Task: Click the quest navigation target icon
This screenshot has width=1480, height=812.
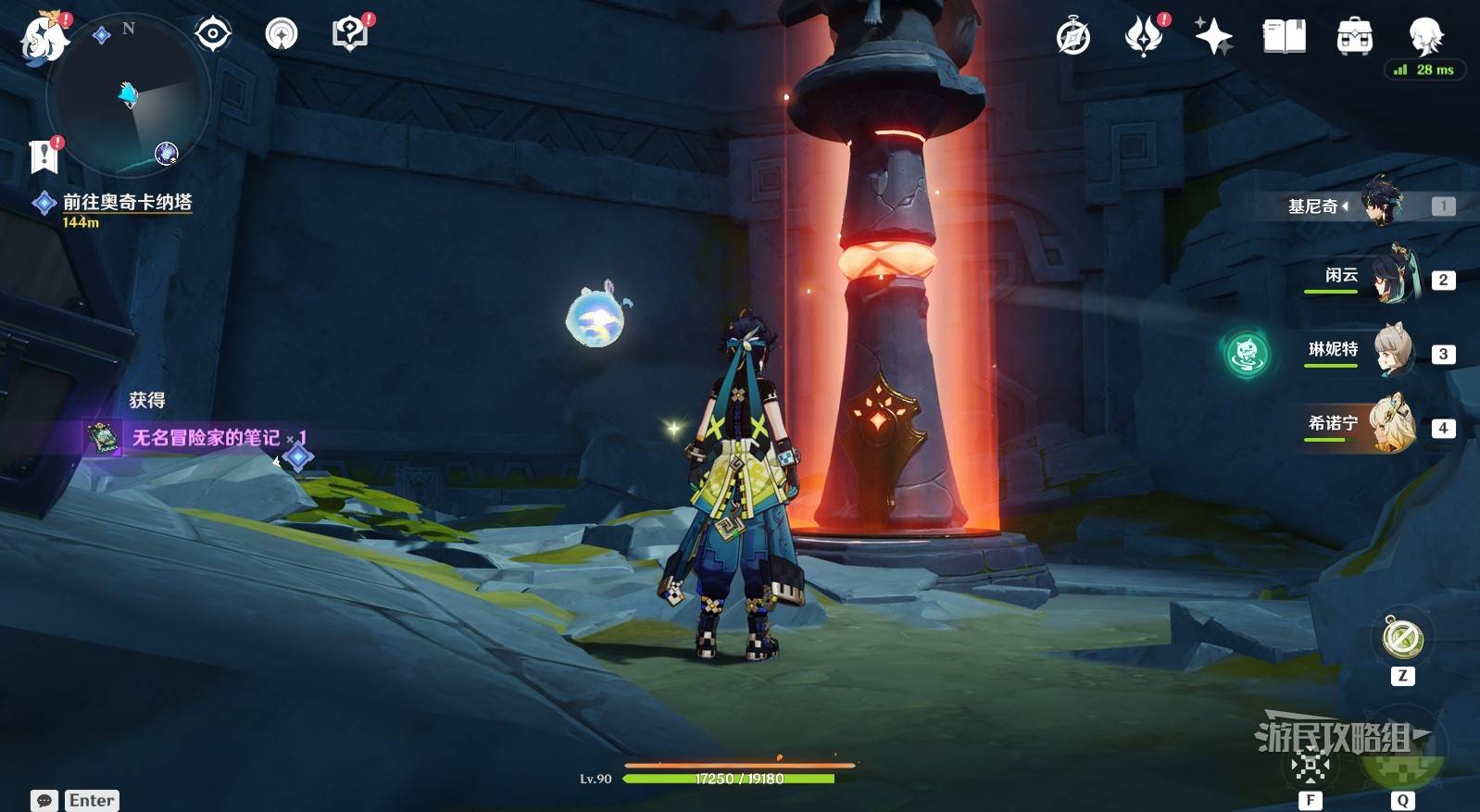Action: tap(213, 35)
